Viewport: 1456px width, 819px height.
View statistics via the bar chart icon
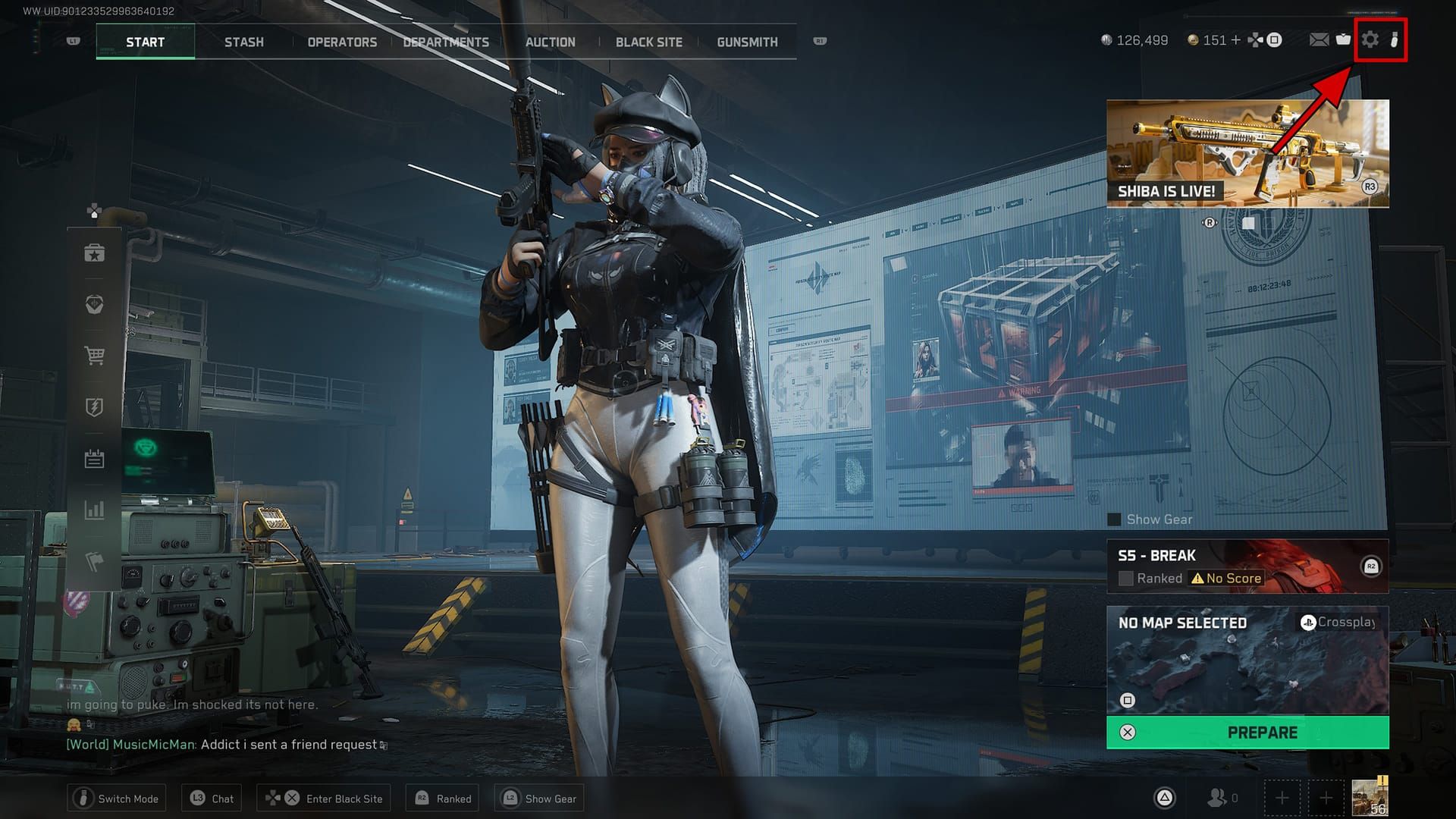94,510
